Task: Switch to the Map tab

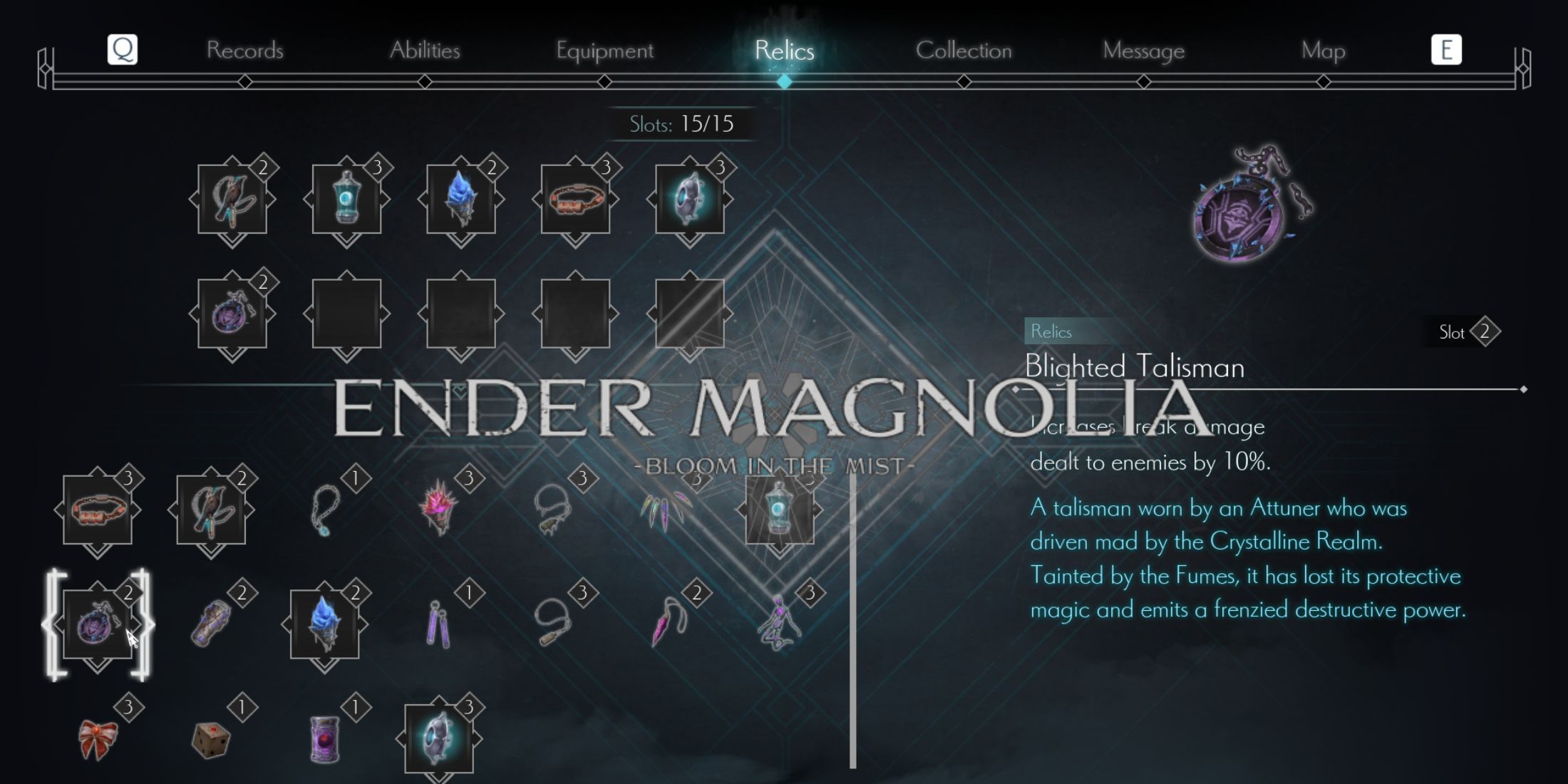Action: pos(1323,51)
